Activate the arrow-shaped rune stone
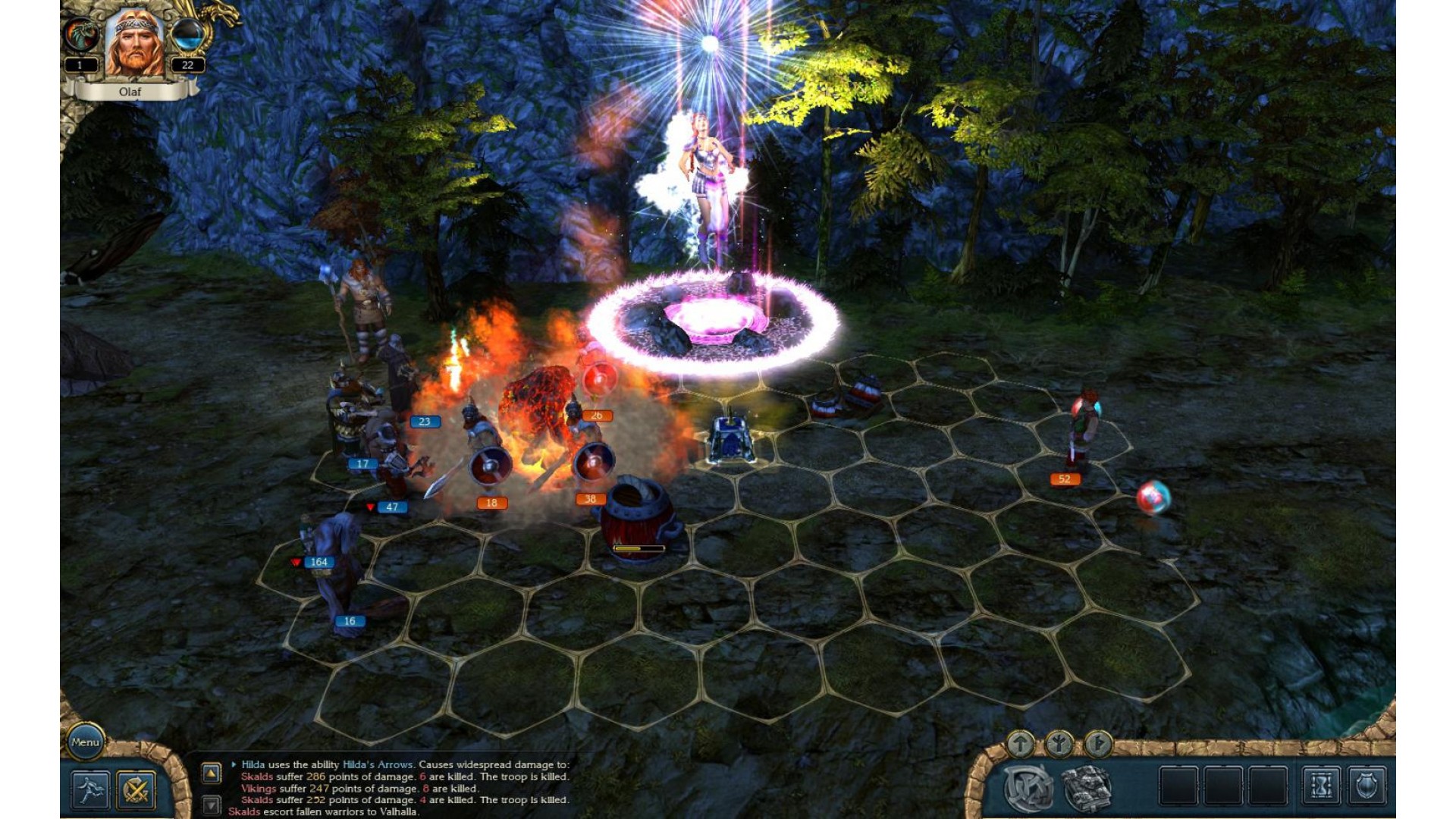 click(1020, 745)
